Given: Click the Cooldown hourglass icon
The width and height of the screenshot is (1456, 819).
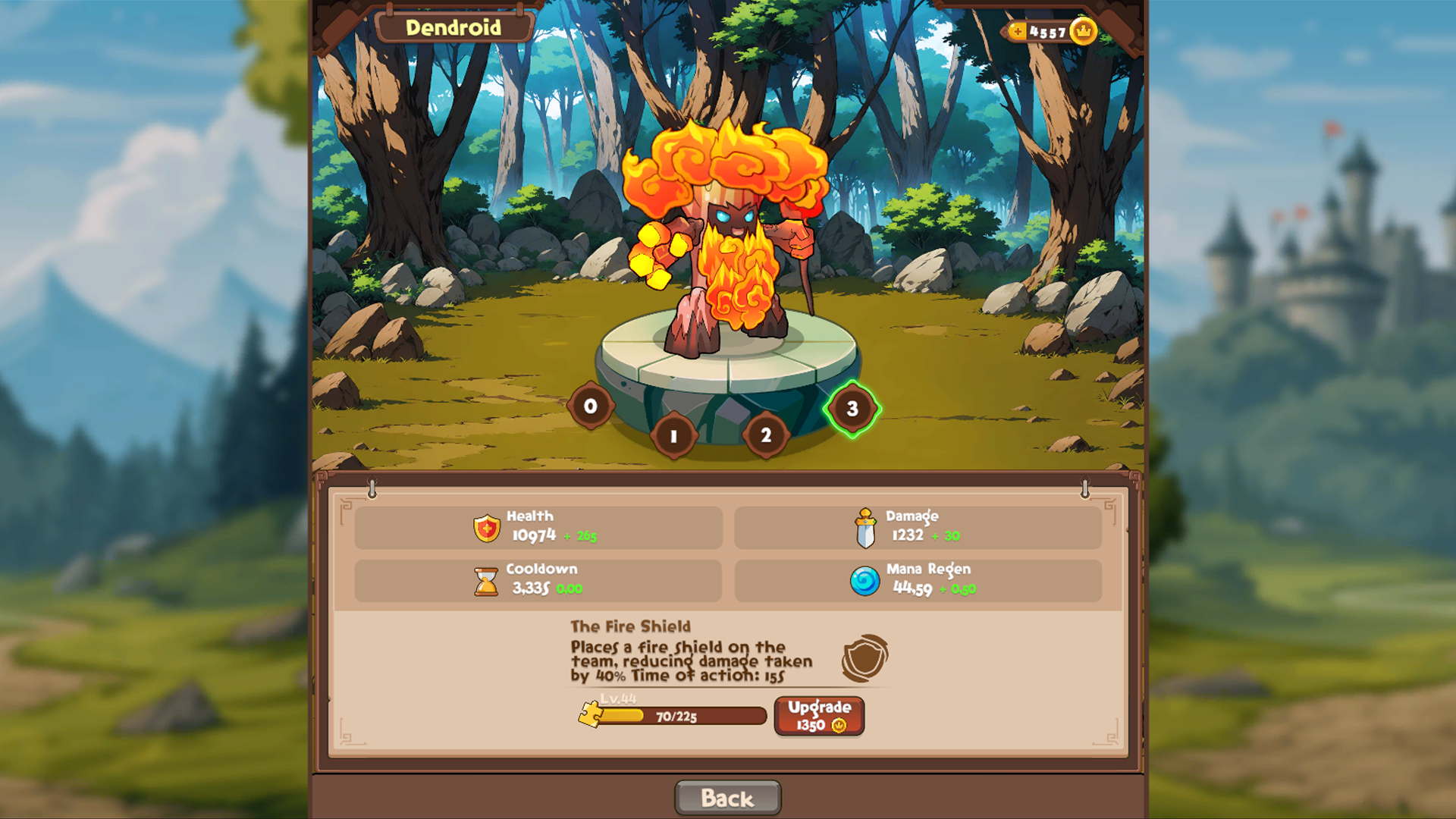Looking at the screenshot, I should click(x=485, y=580).
